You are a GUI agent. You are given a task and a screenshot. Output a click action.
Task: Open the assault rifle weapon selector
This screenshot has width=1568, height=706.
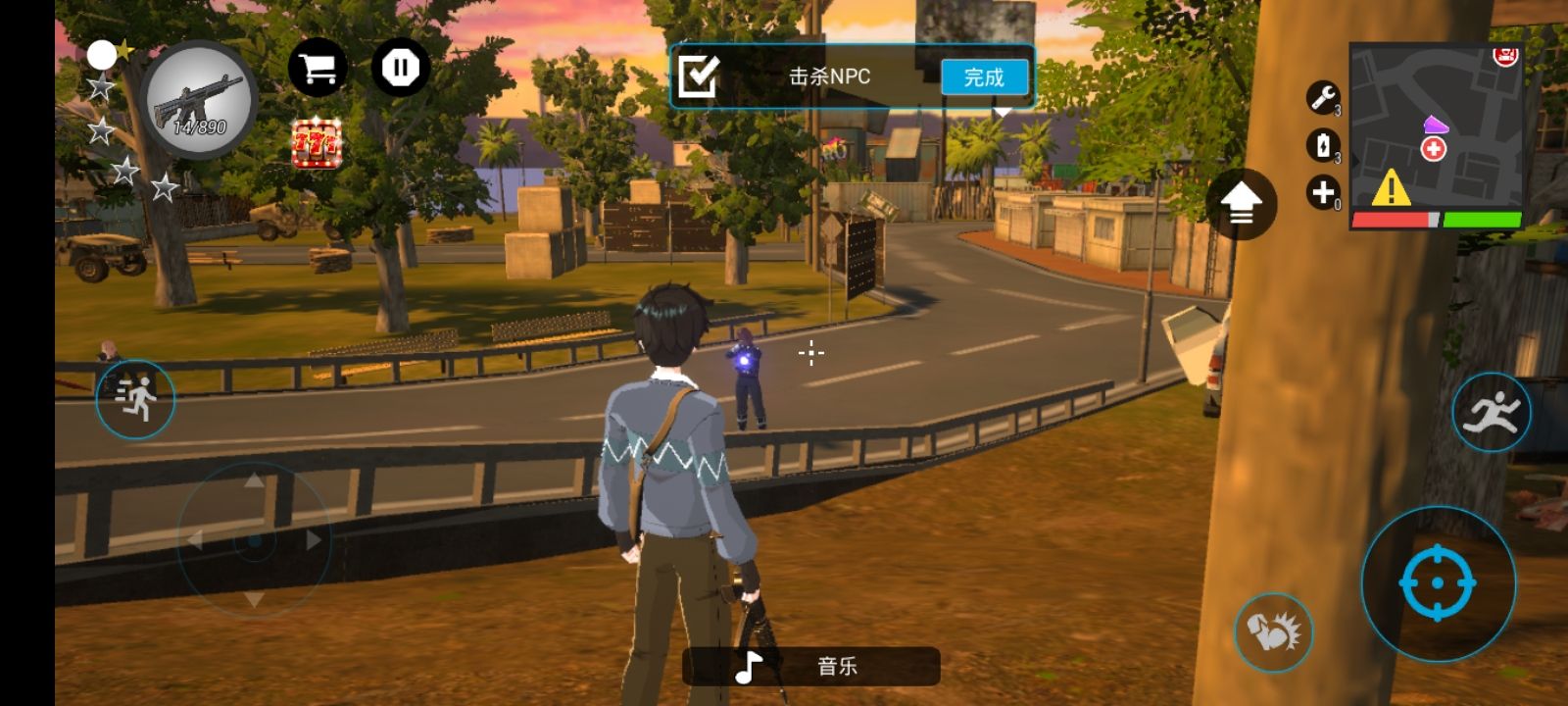pos(199,100)
